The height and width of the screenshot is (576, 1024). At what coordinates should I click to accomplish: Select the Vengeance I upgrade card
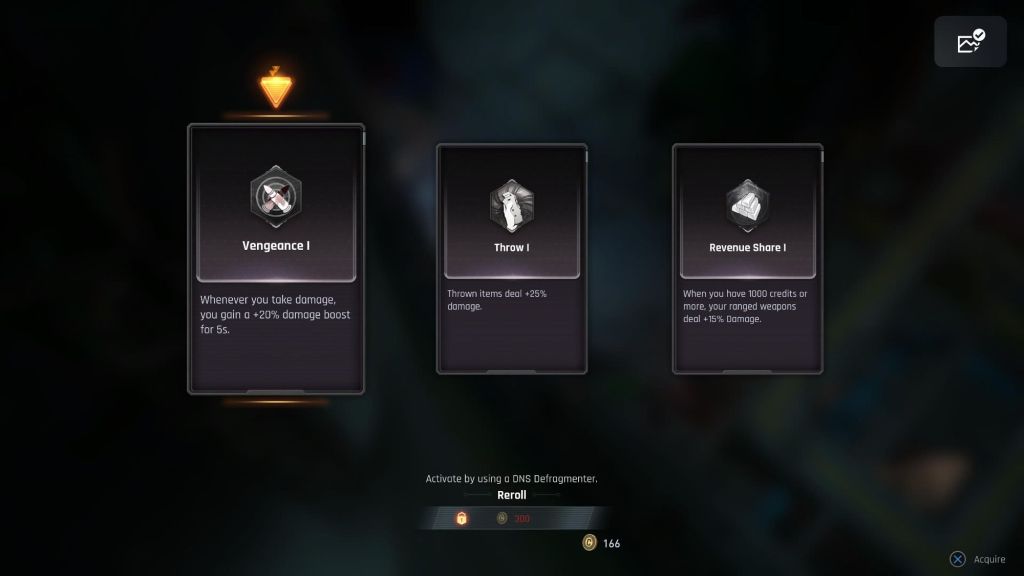[276, 258]
